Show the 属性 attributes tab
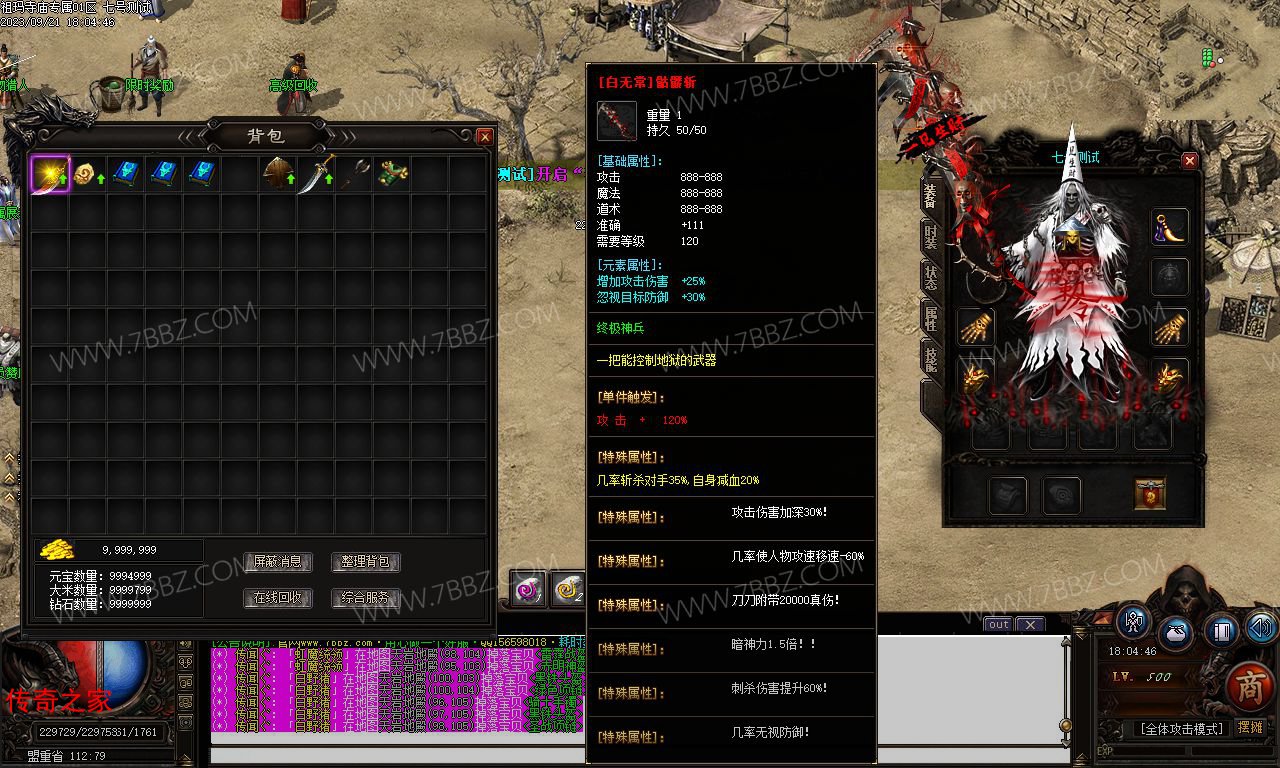1280x768 pixels. coord(931,320)
